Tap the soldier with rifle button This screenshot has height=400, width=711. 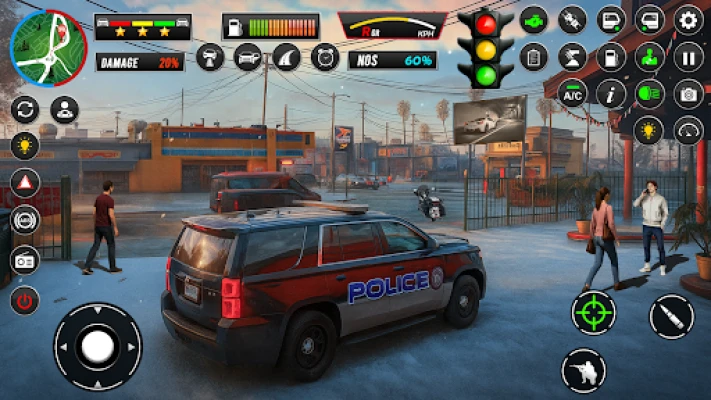point(583,370)
